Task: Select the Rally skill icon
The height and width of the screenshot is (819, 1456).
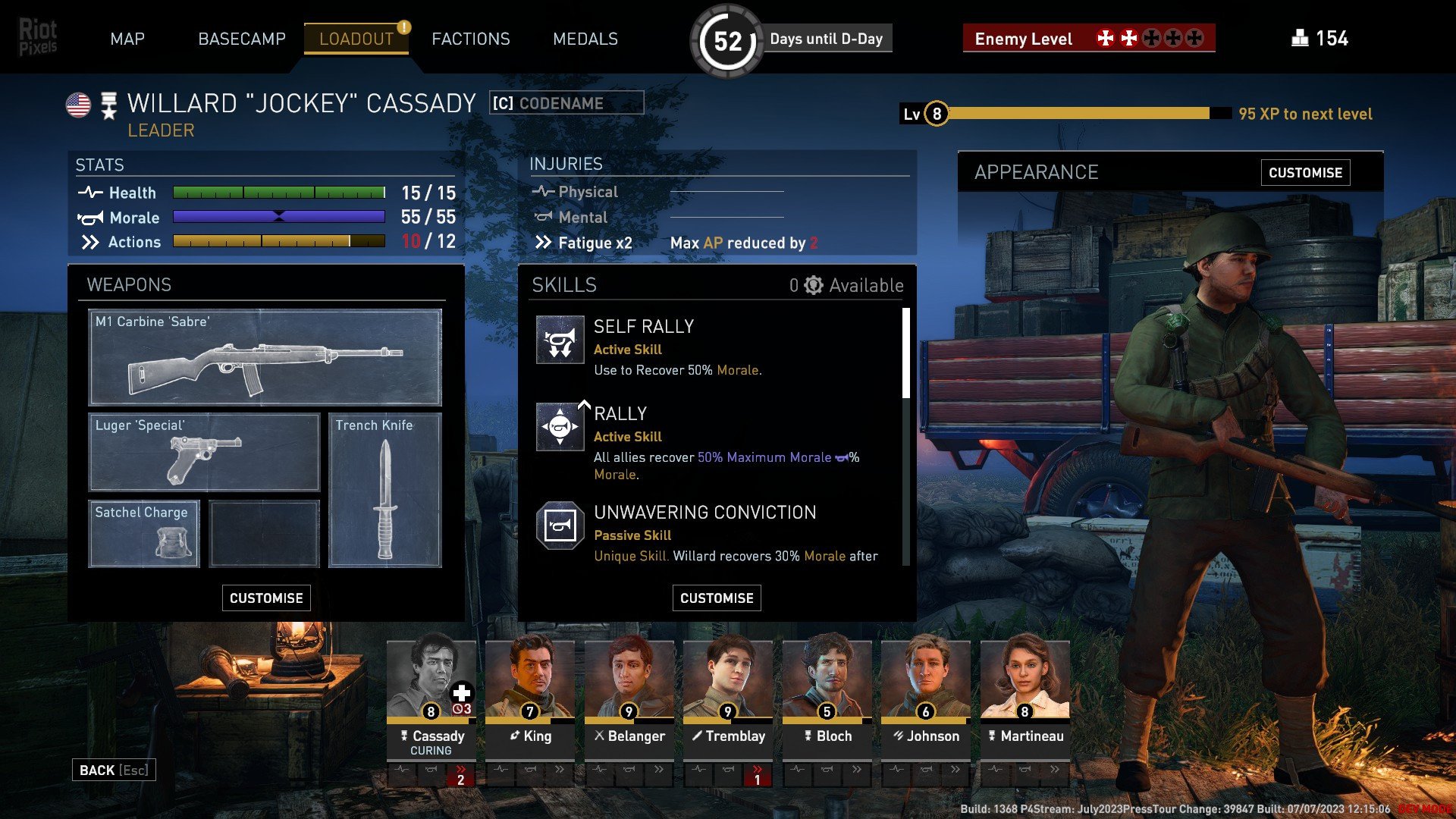Action: (x=560, y=427)
